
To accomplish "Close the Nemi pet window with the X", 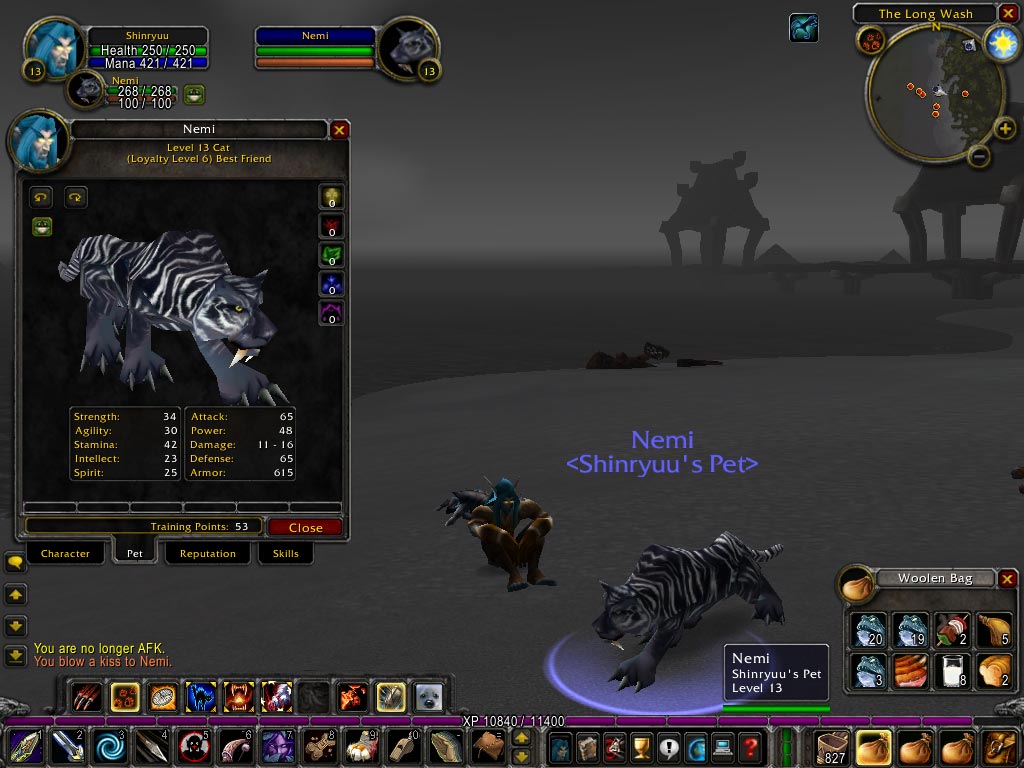I will 340,130.
